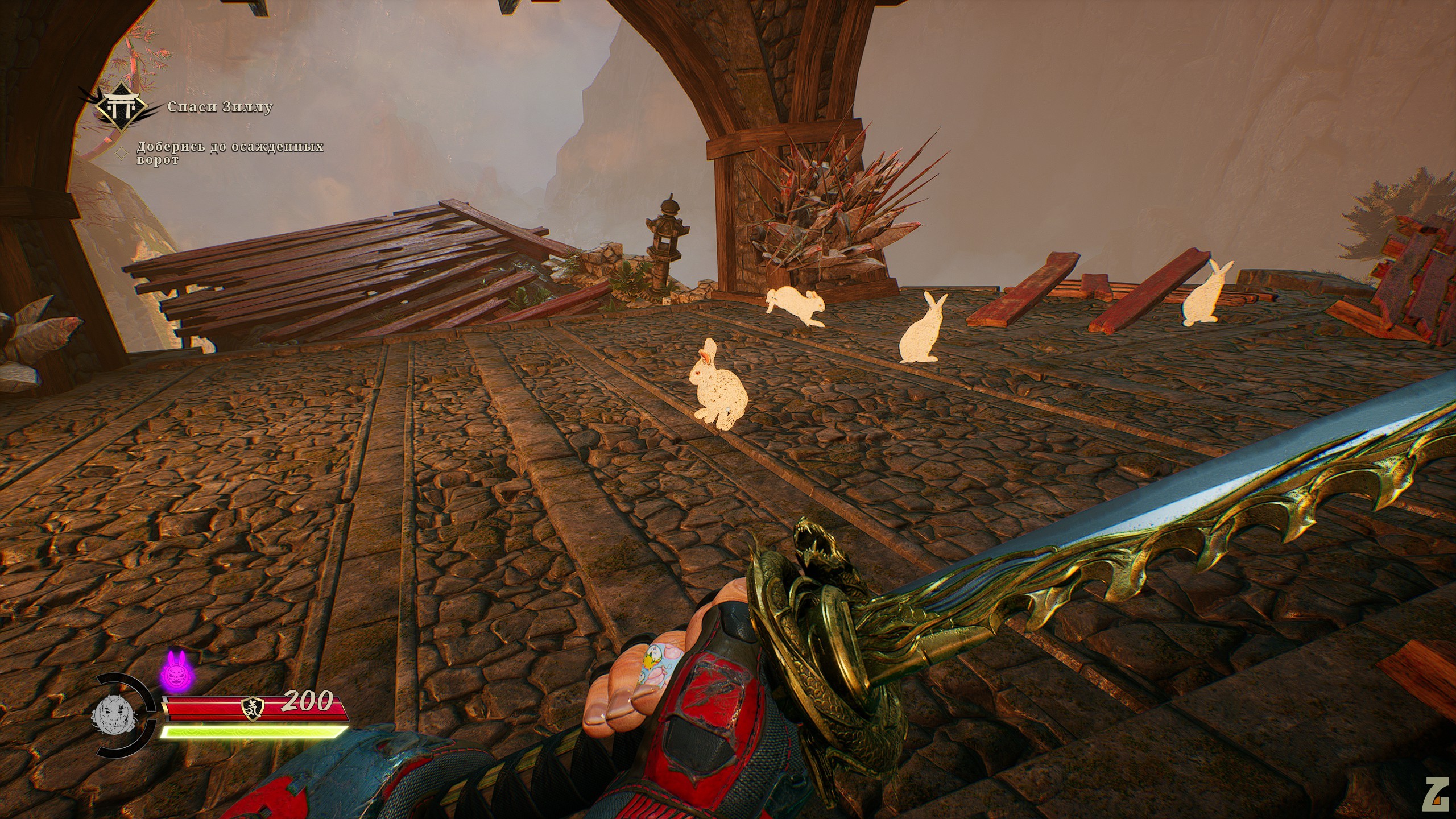Select the 'Доберись до осажденных ворот' objective
The height and width of the screenshot is (819, 1456).
(229, 154)
